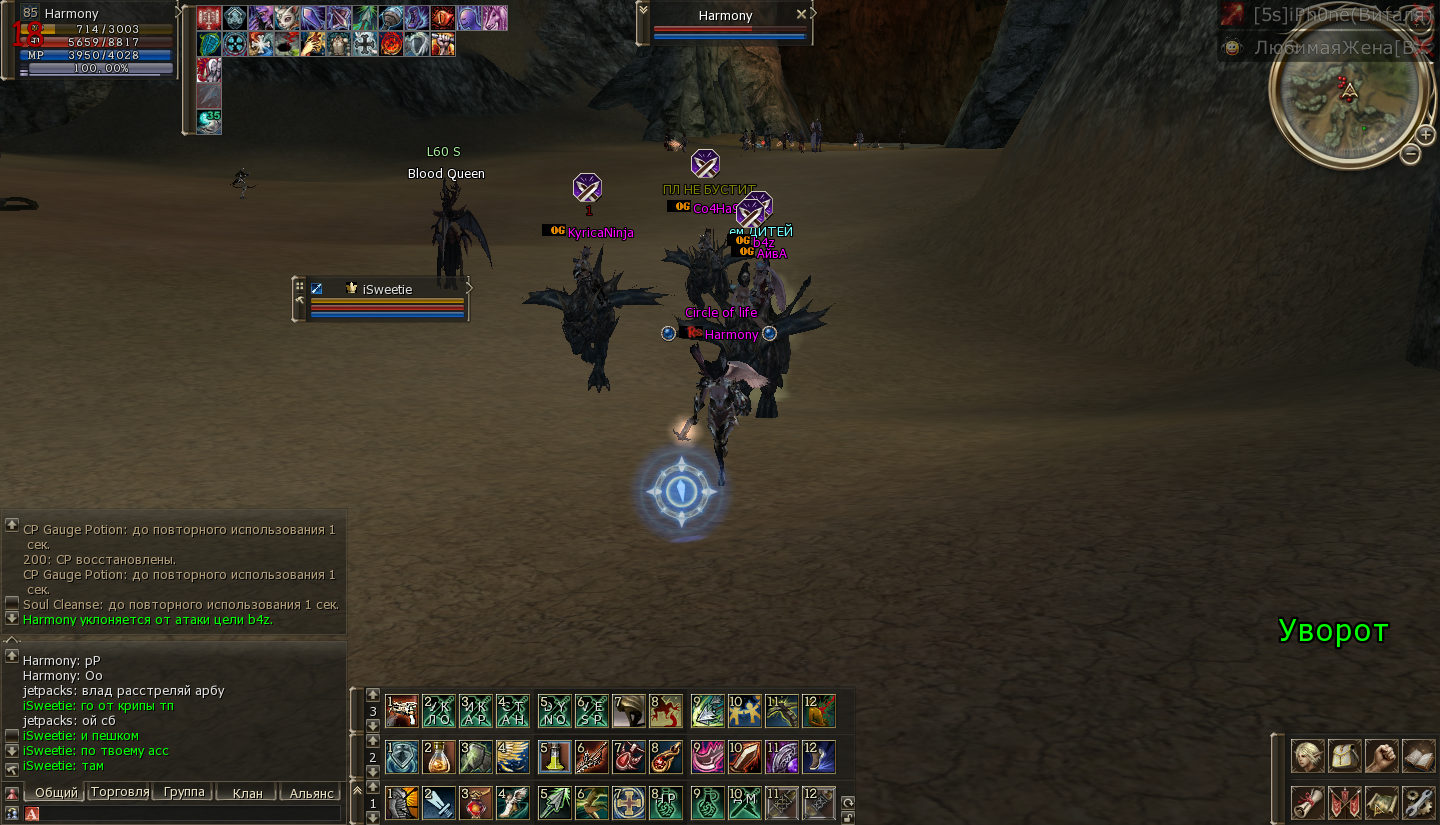Select the Клан chat tab
Image resolution: width=1440 pixels, height=825 pixels.
247,792
